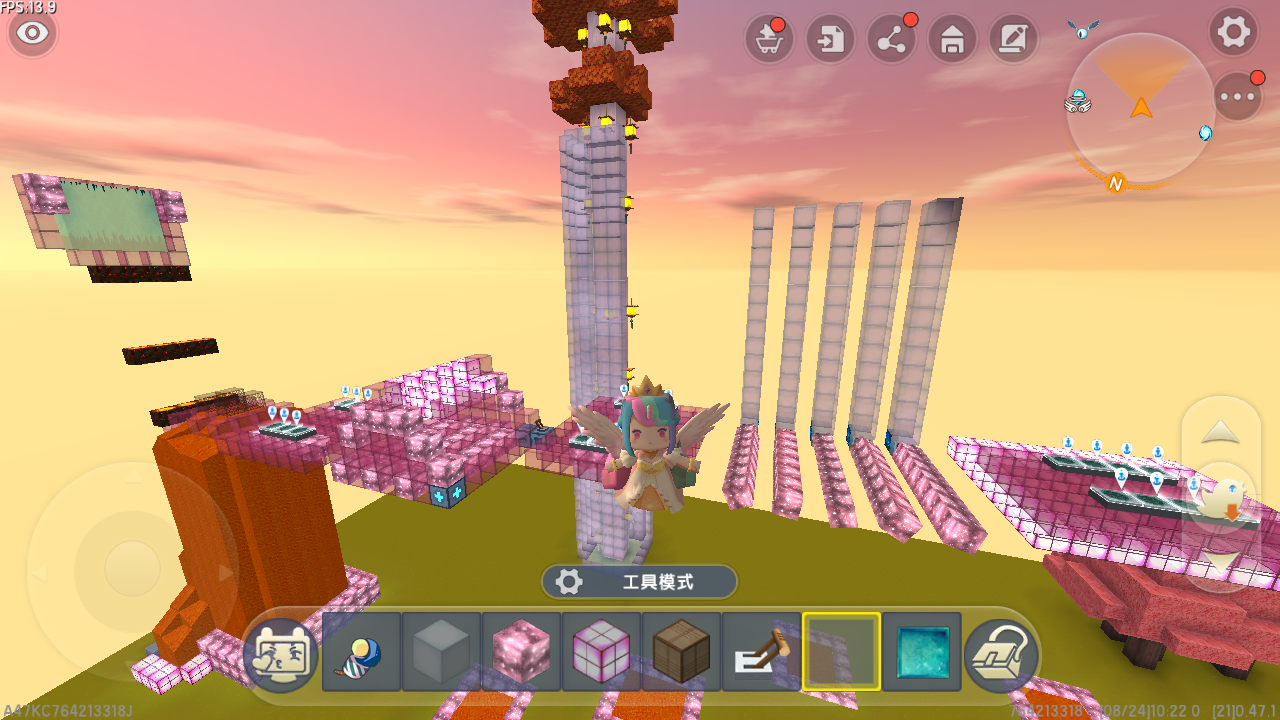Image resolution: width=1280 pixels, height=720 pixels.
Task: Select the gray stone block slot
Action: [441, 652]
